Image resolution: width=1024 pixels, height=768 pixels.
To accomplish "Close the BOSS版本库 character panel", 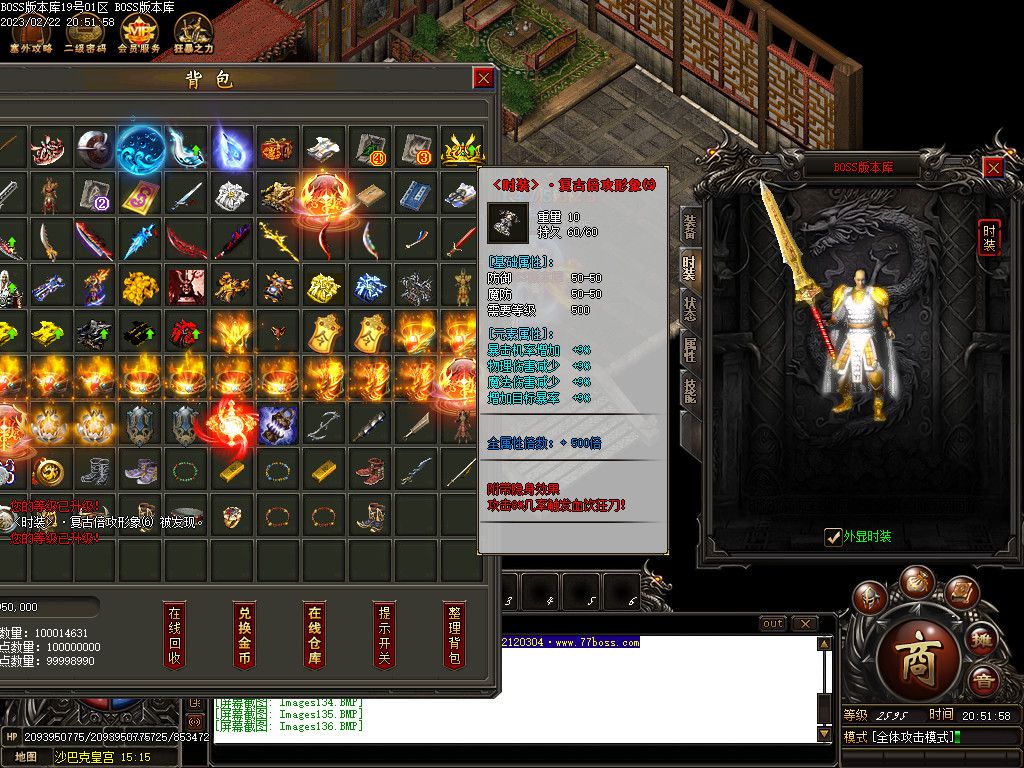I will (x=993, y=168).
